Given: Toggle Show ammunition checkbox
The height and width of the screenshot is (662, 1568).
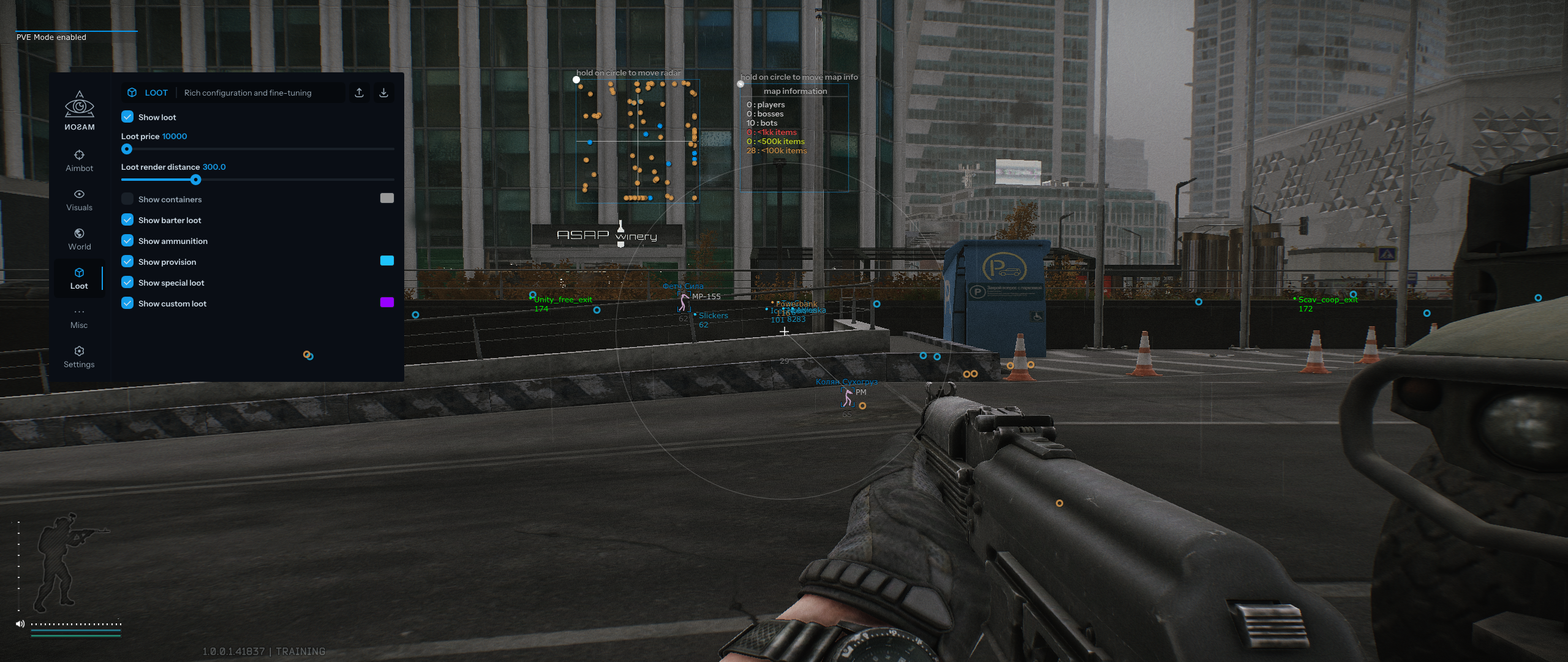Looking at the screenshot, I should (127, 241).
